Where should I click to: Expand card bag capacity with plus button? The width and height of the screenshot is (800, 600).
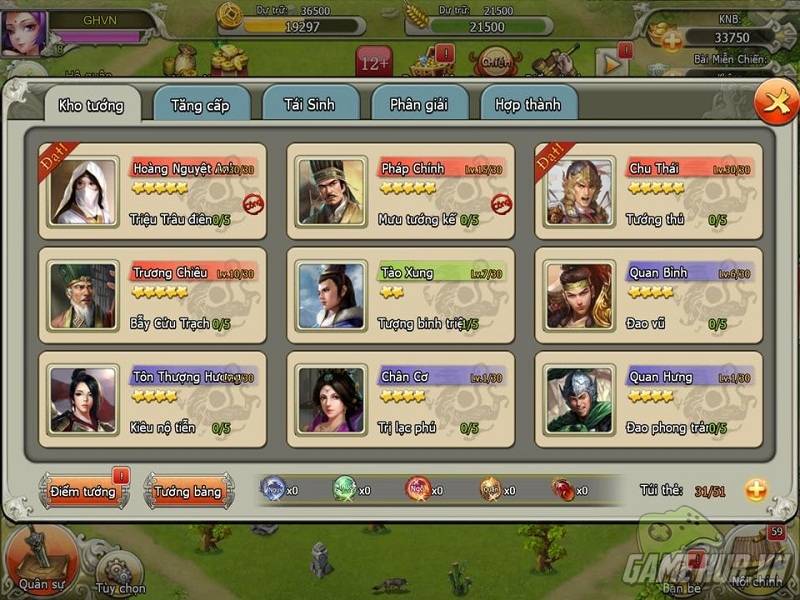(756, 490)
